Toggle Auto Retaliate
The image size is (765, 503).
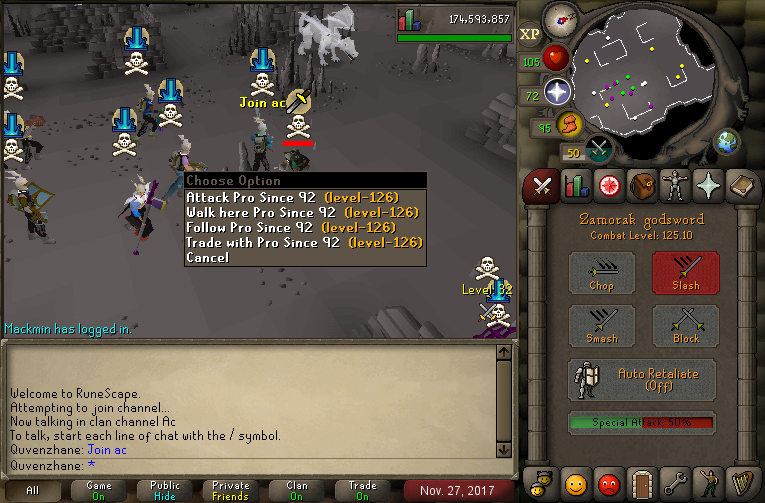pos(642,380)
